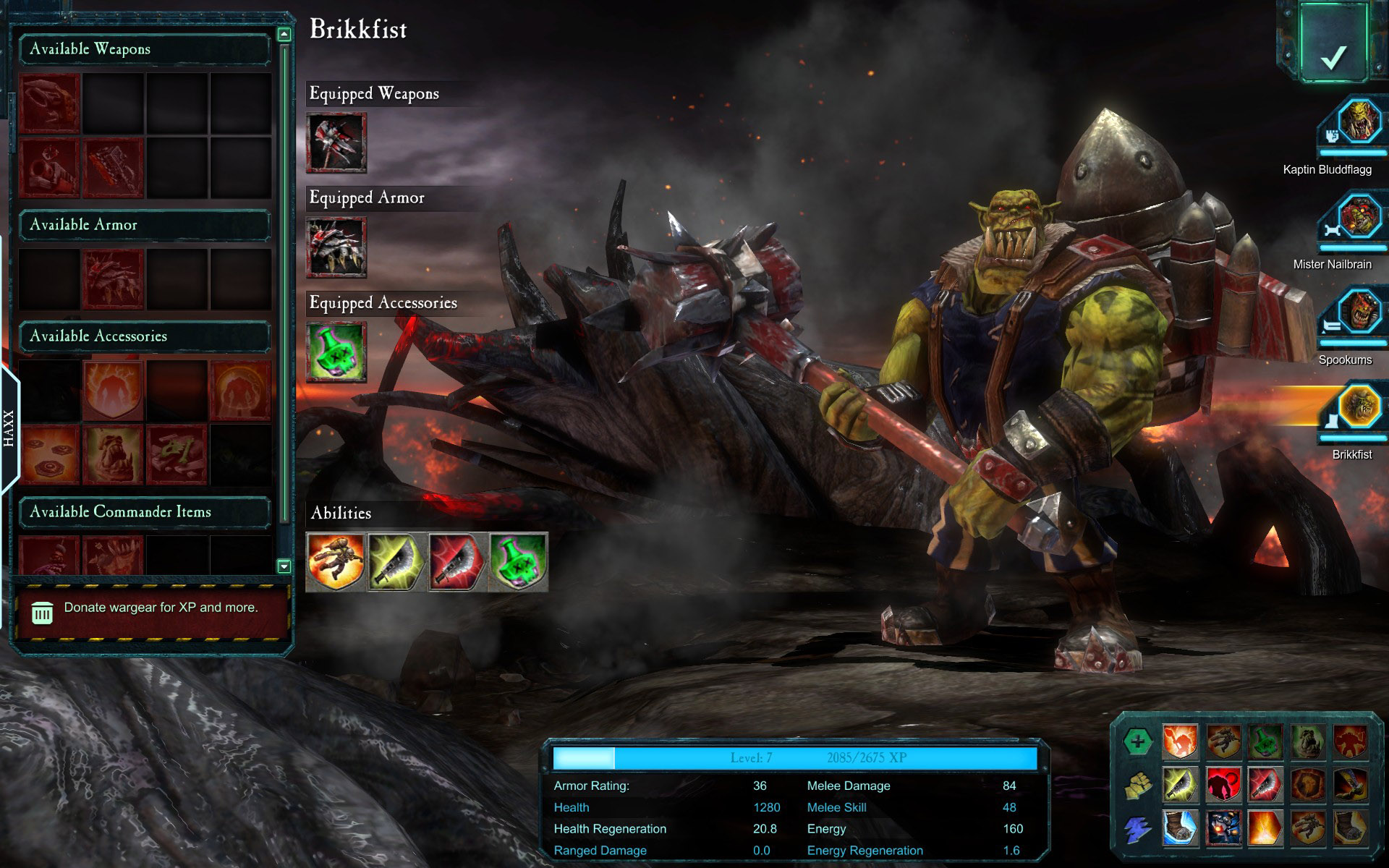Click the equipped hammer weapon slot
The width and height of the screenshot is (1389, 868).
336,142
